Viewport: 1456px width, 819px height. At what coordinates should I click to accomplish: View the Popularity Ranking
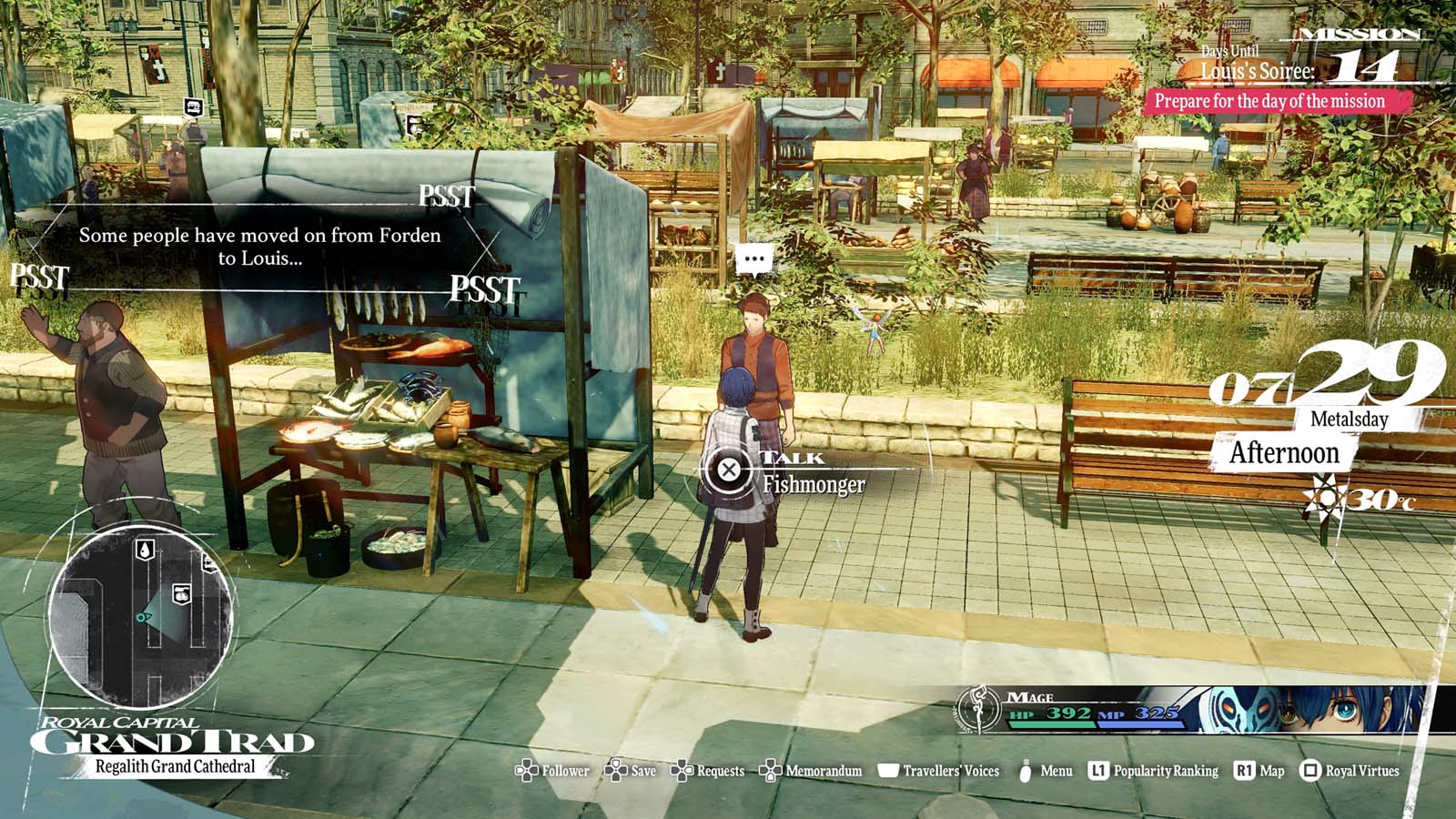1154,771
